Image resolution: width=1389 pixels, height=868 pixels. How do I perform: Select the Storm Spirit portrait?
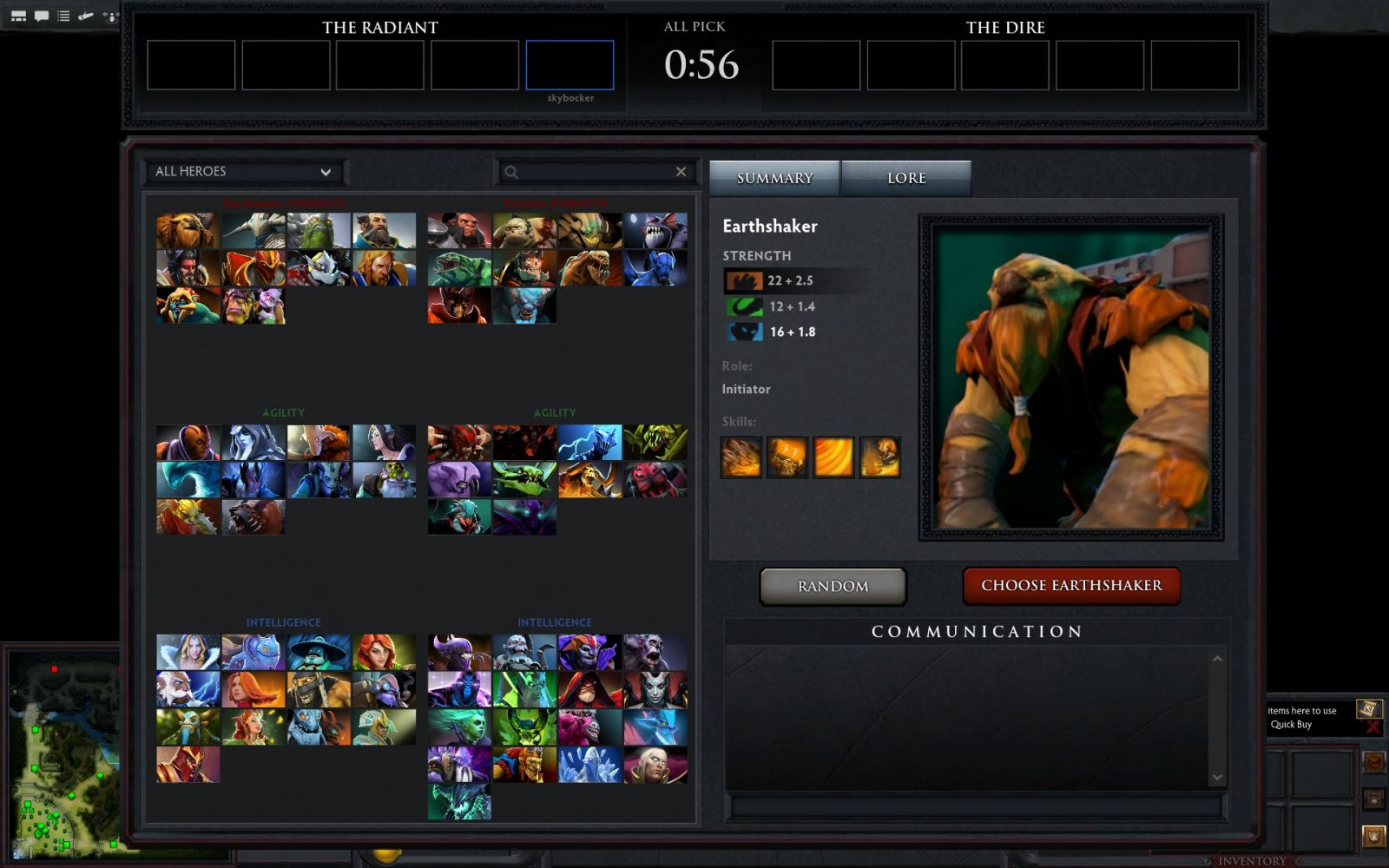(319, 652)
